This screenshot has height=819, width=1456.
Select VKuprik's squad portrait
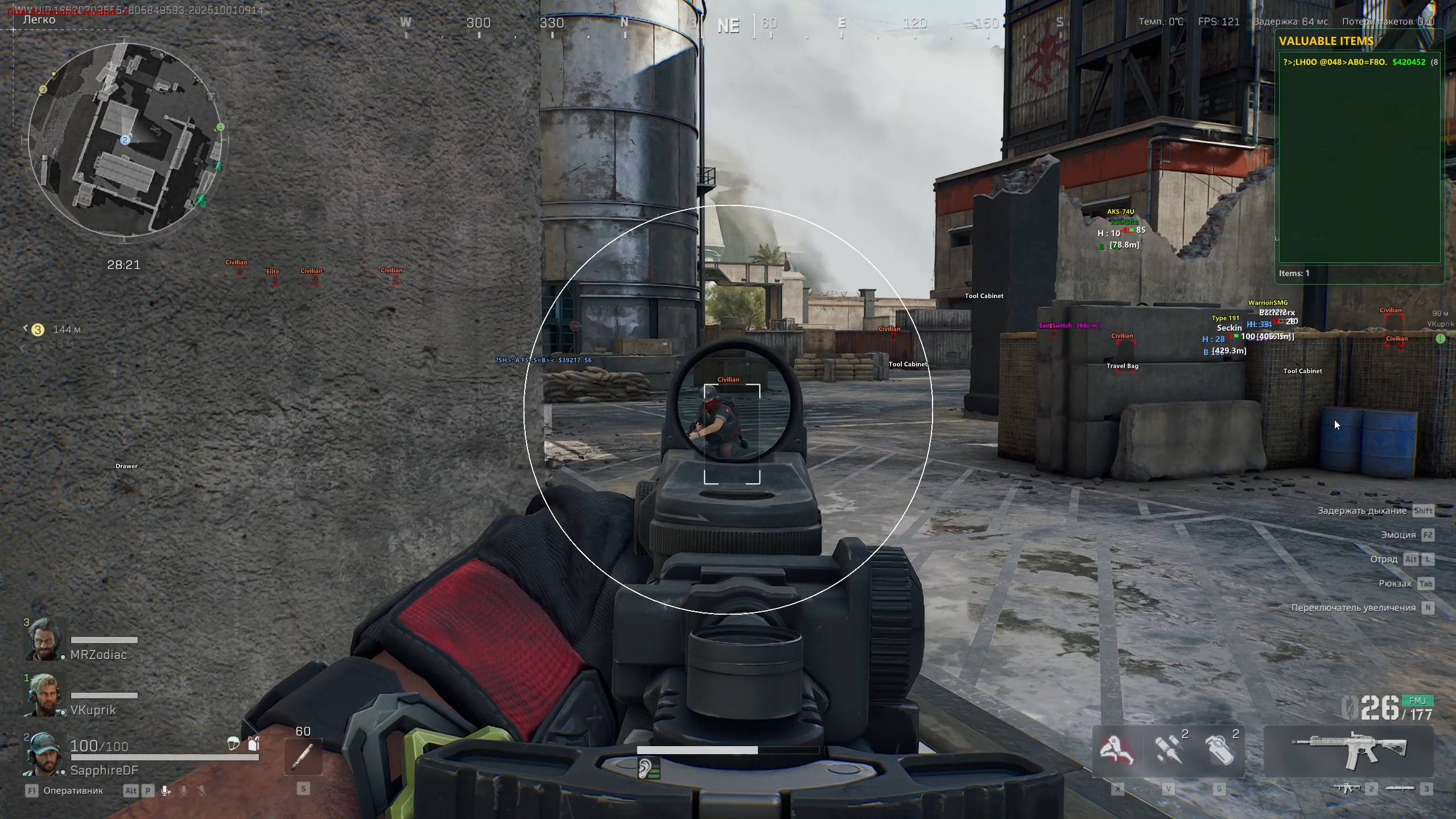pos(44,695)
